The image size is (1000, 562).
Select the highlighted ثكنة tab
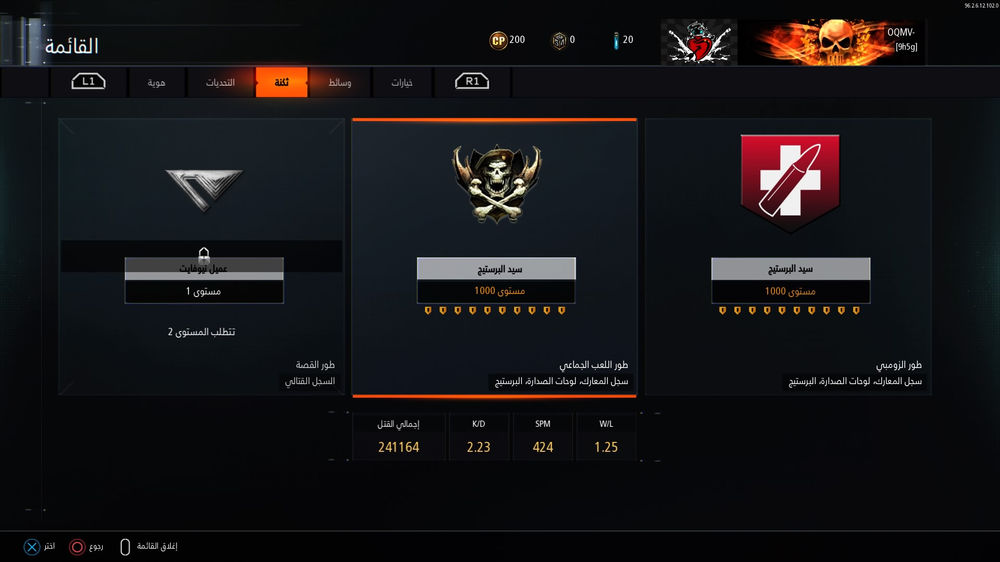(x=281, y=82)
